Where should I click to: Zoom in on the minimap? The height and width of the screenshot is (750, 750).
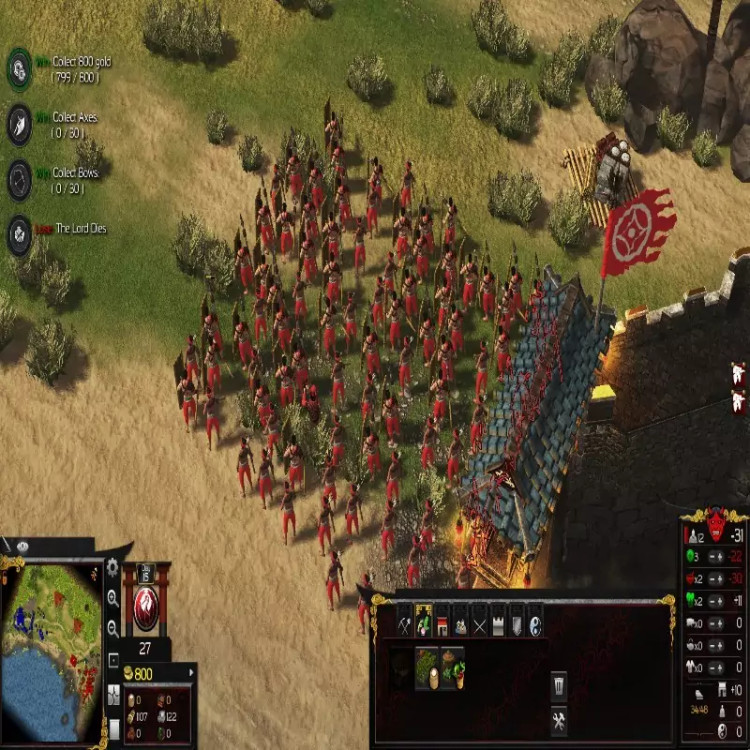[x=113, y=599]
